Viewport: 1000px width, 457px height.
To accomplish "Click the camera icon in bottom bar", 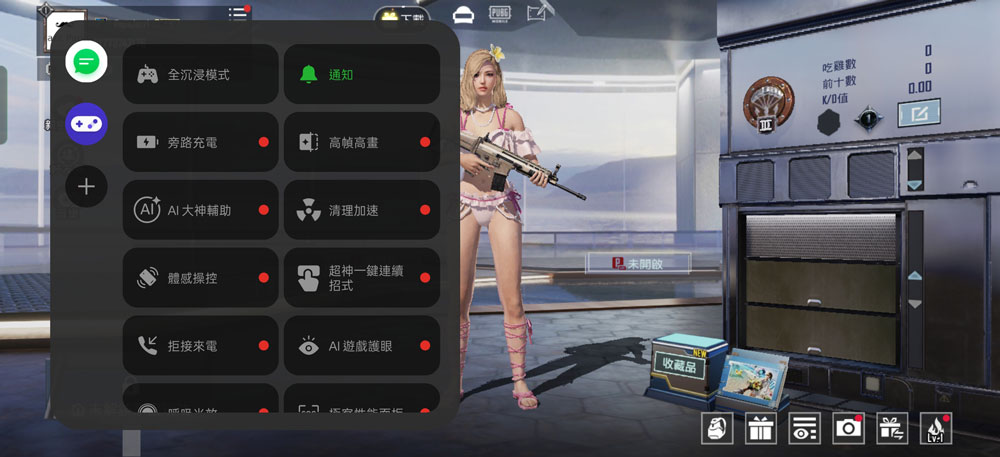I will 848,428.
